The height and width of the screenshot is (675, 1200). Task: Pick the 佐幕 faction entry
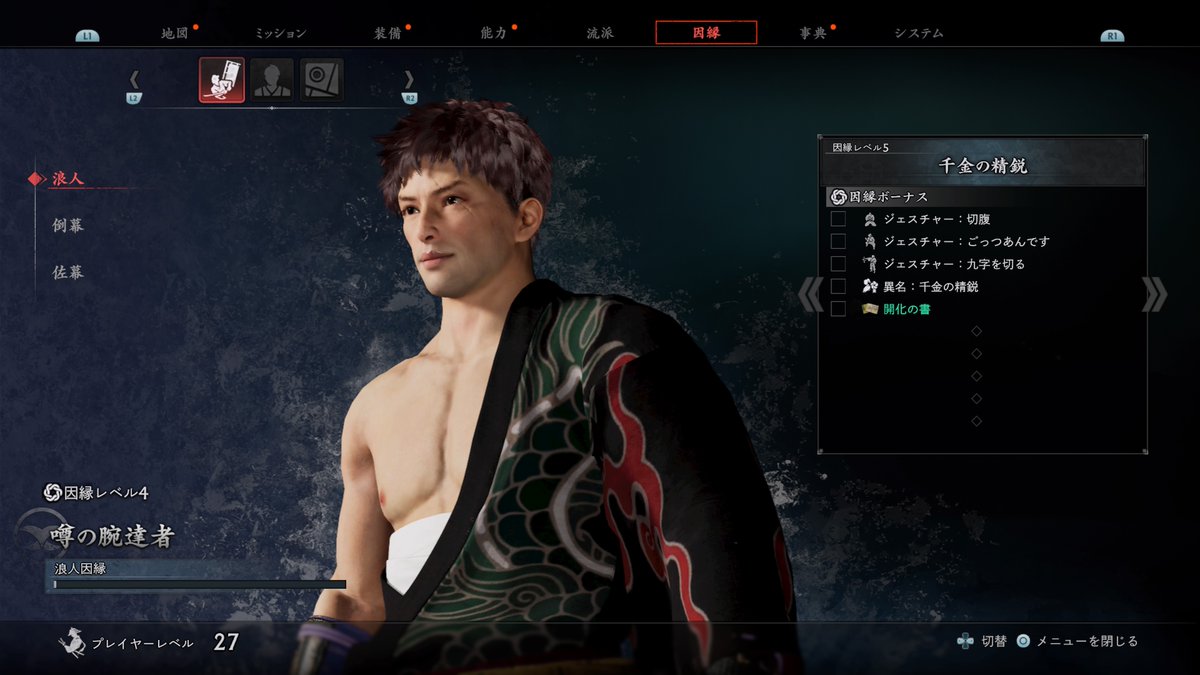pos(68,271)
